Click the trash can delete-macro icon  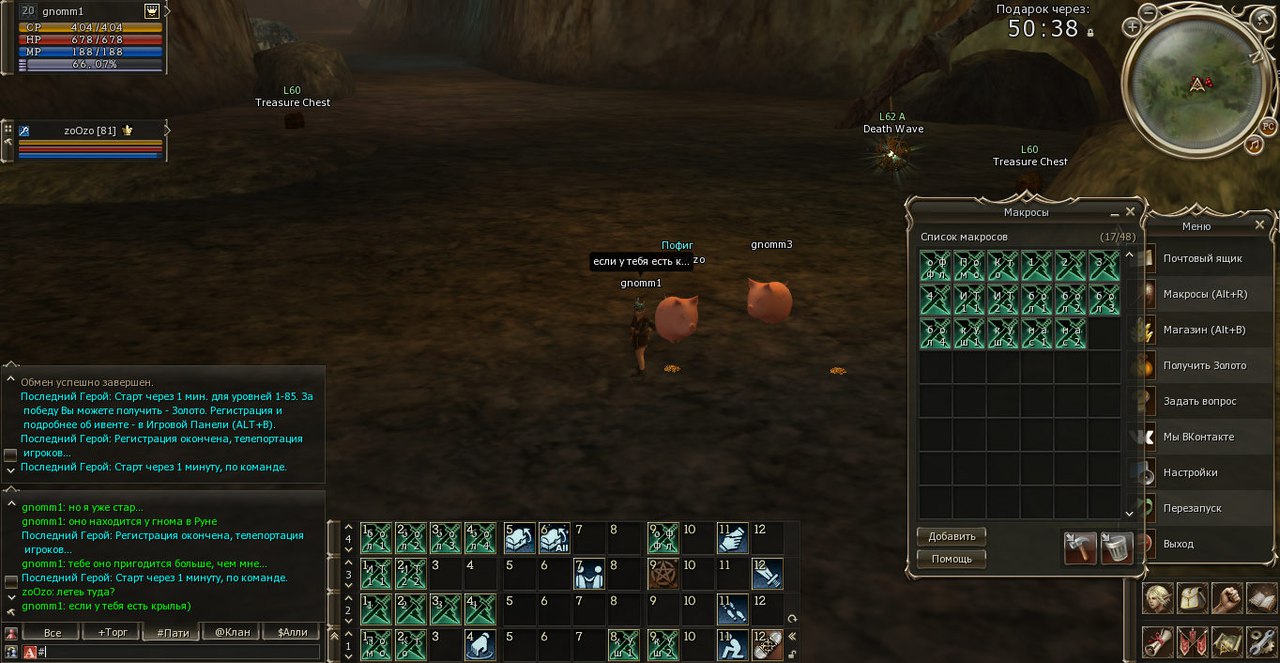point(1116,548)
